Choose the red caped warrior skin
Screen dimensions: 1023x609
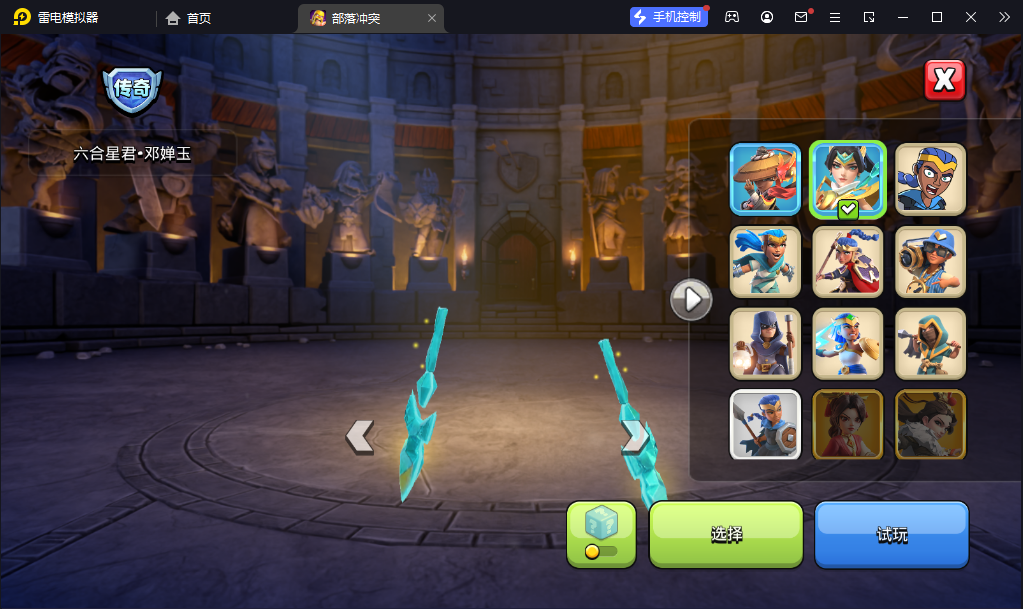point(848,262)
